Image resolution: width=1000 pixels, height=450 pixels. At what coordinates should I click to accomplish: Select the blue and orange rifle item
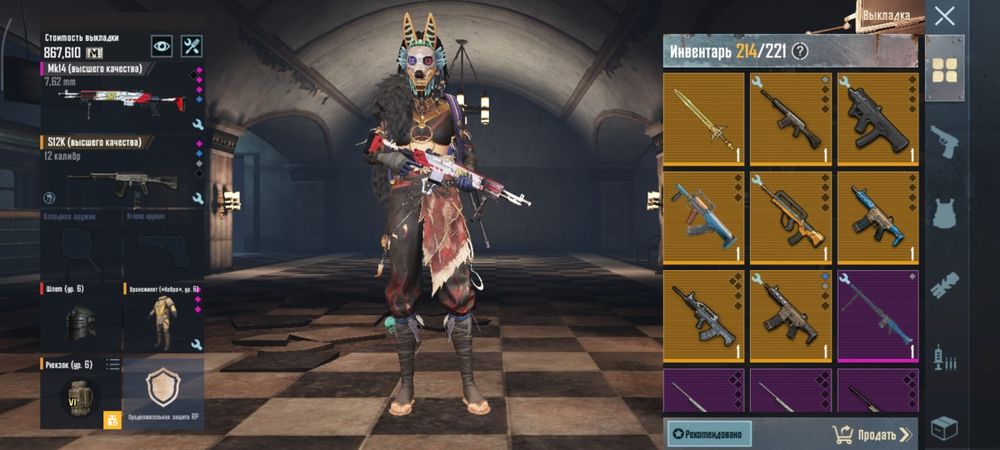coord(703,216)
